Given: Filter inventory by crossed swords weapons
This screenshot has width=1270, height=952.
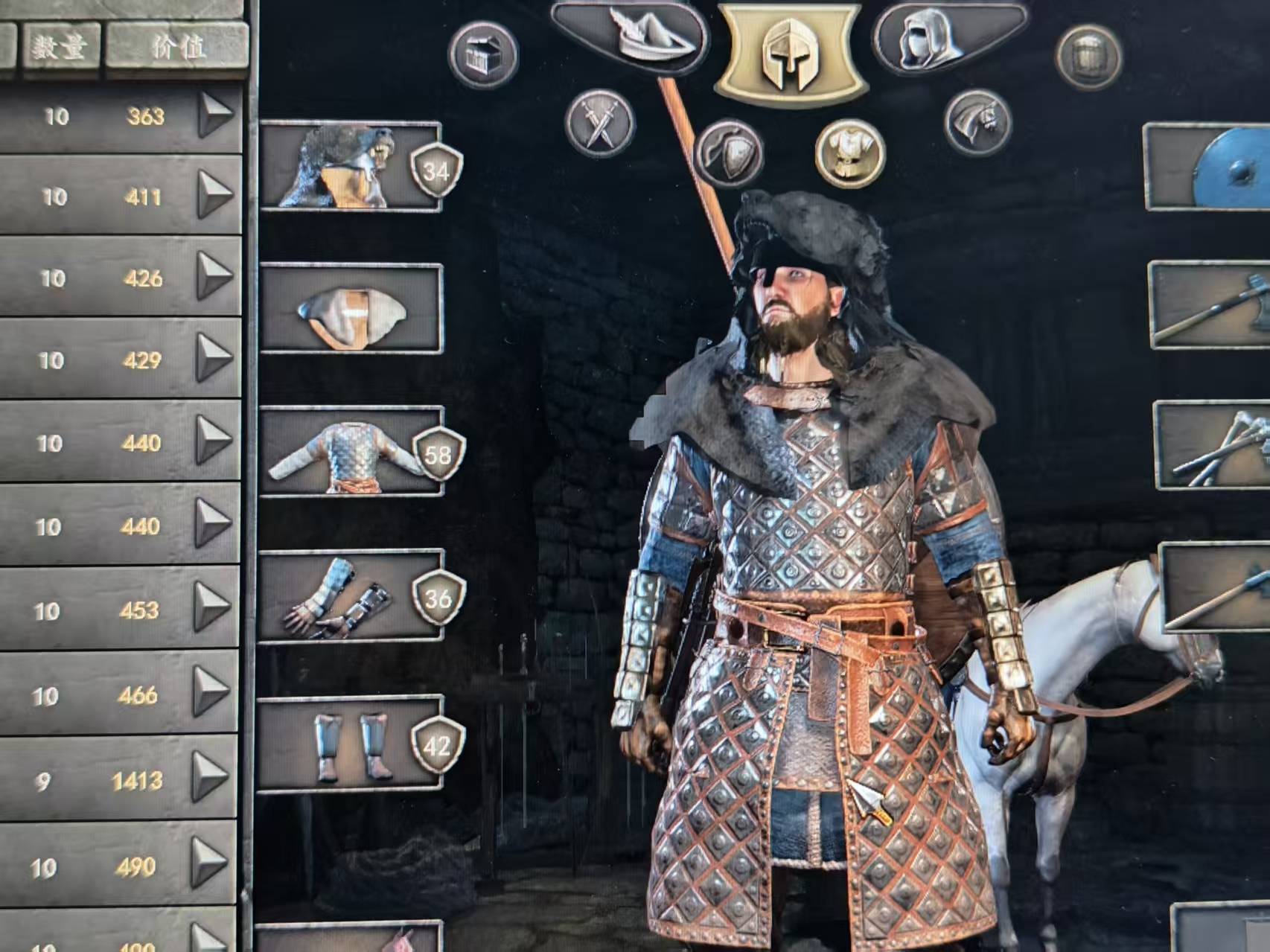Looking at the screenshot, I should pos(599,123).
